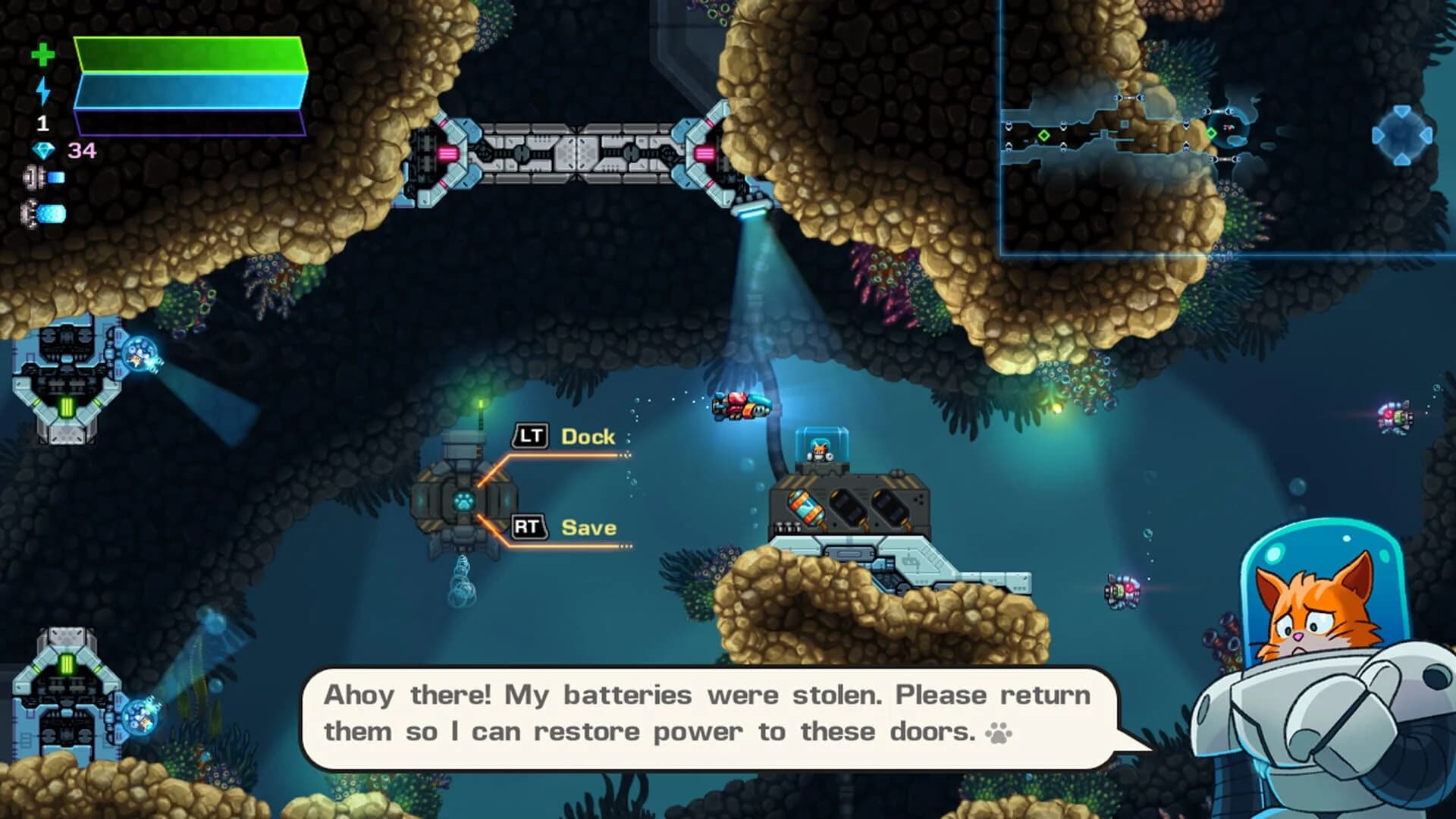1456x819 pixels.
Task: Select the Dock option label
Action: pos(588,436)
